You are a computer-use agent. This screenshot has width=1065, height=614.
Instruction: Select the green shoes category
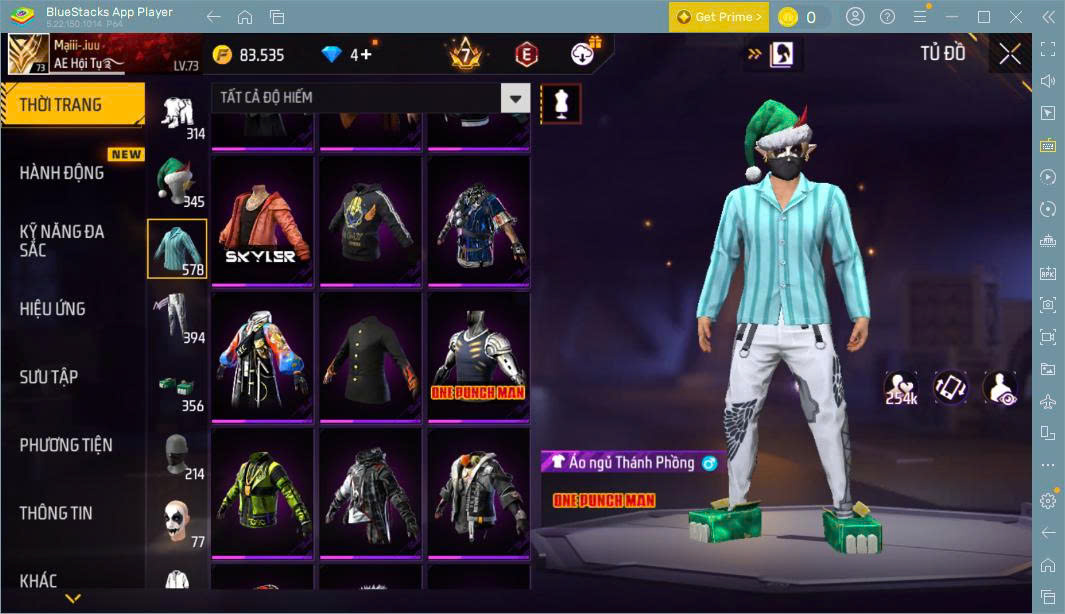click(177, 386)
